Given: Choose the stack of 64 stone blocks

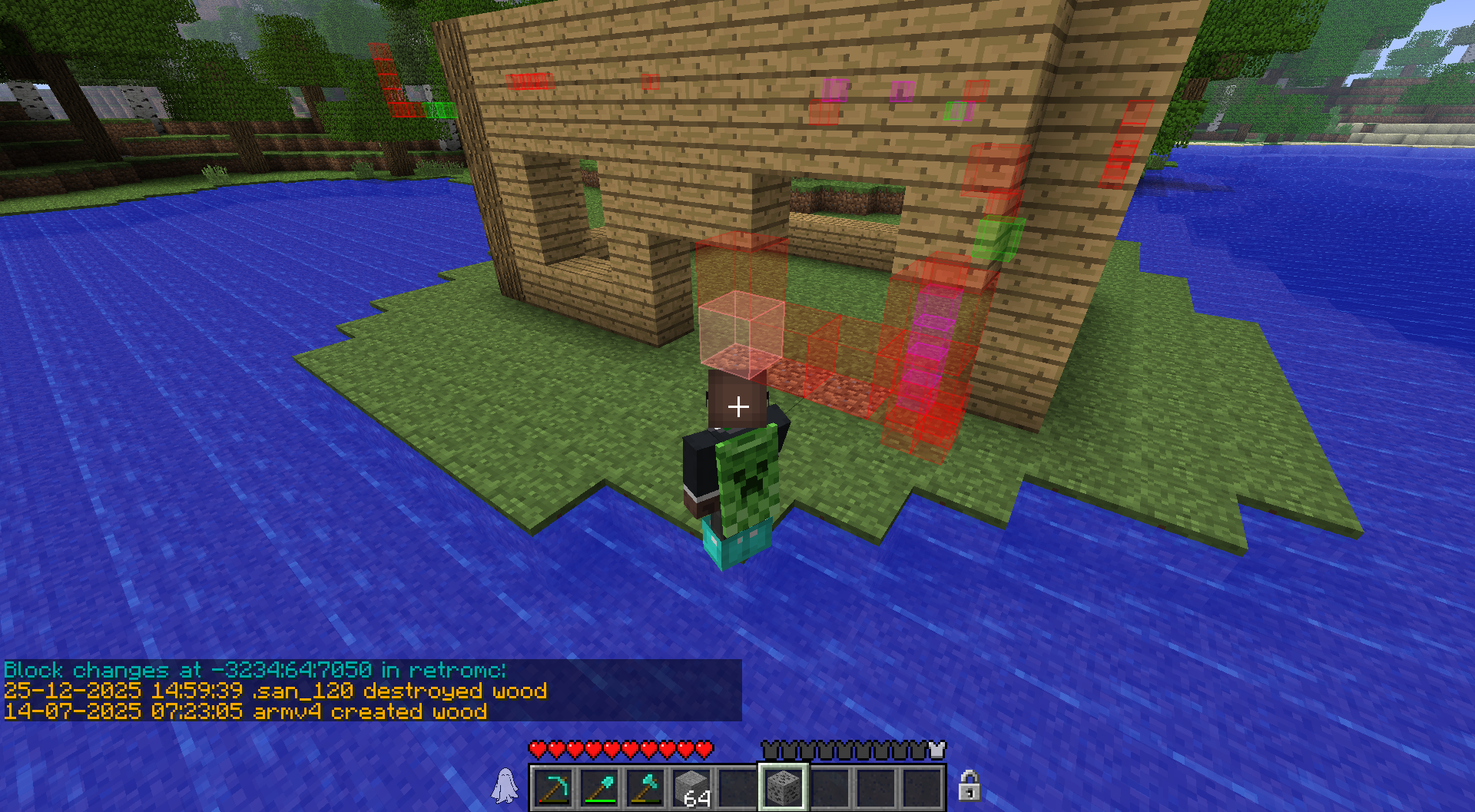Looking at the screenshot, I should click(x=691, y=788).
